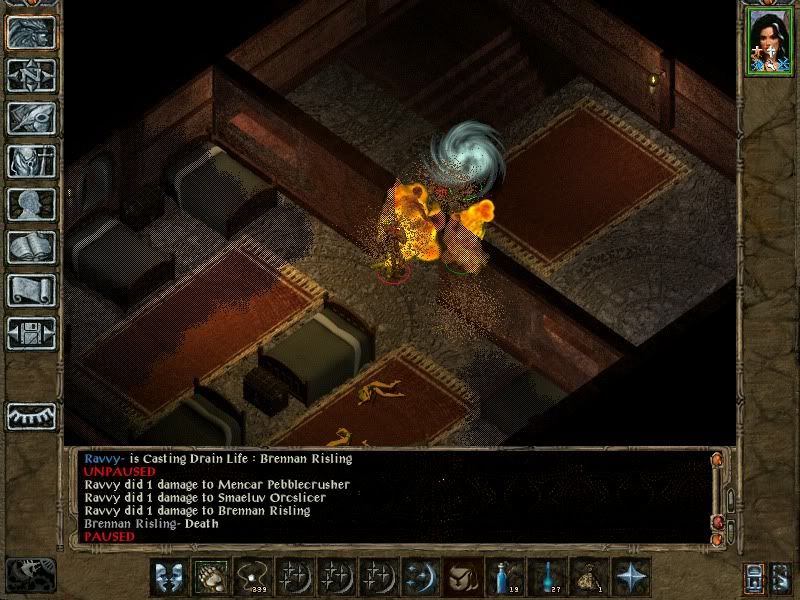Screen dimensions: 800x600
Task: Show the character record bust button
Action: click(31, 203)
